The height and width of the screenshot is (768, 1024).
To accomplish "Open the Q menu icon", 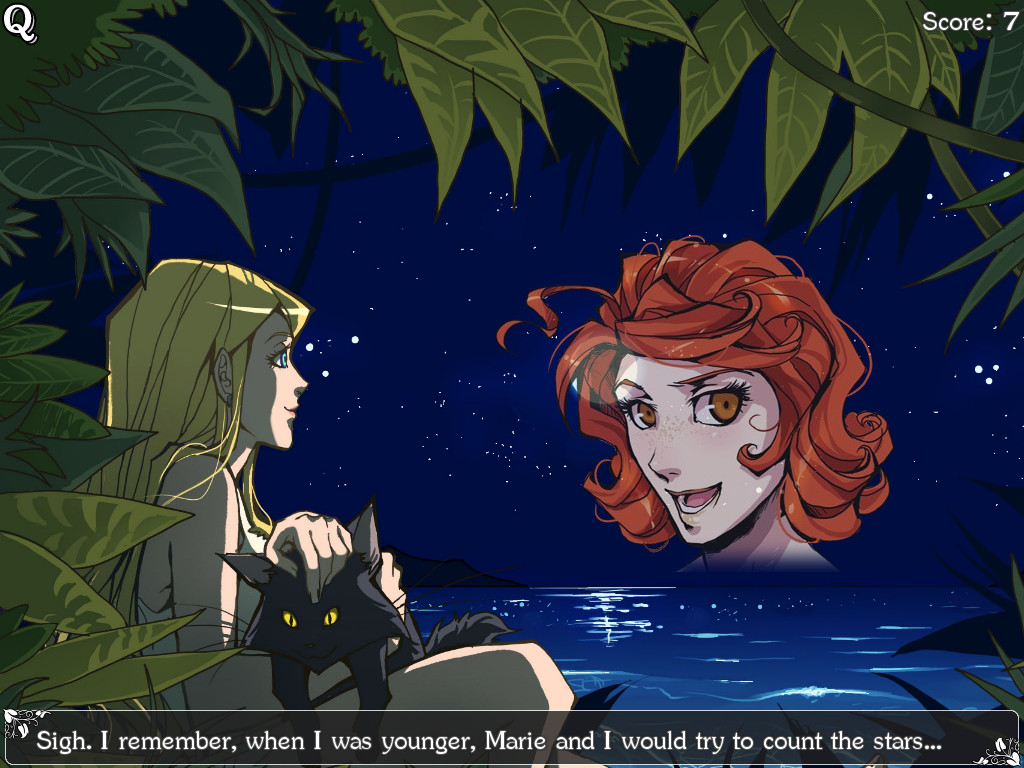I will (x=20, y=24).
